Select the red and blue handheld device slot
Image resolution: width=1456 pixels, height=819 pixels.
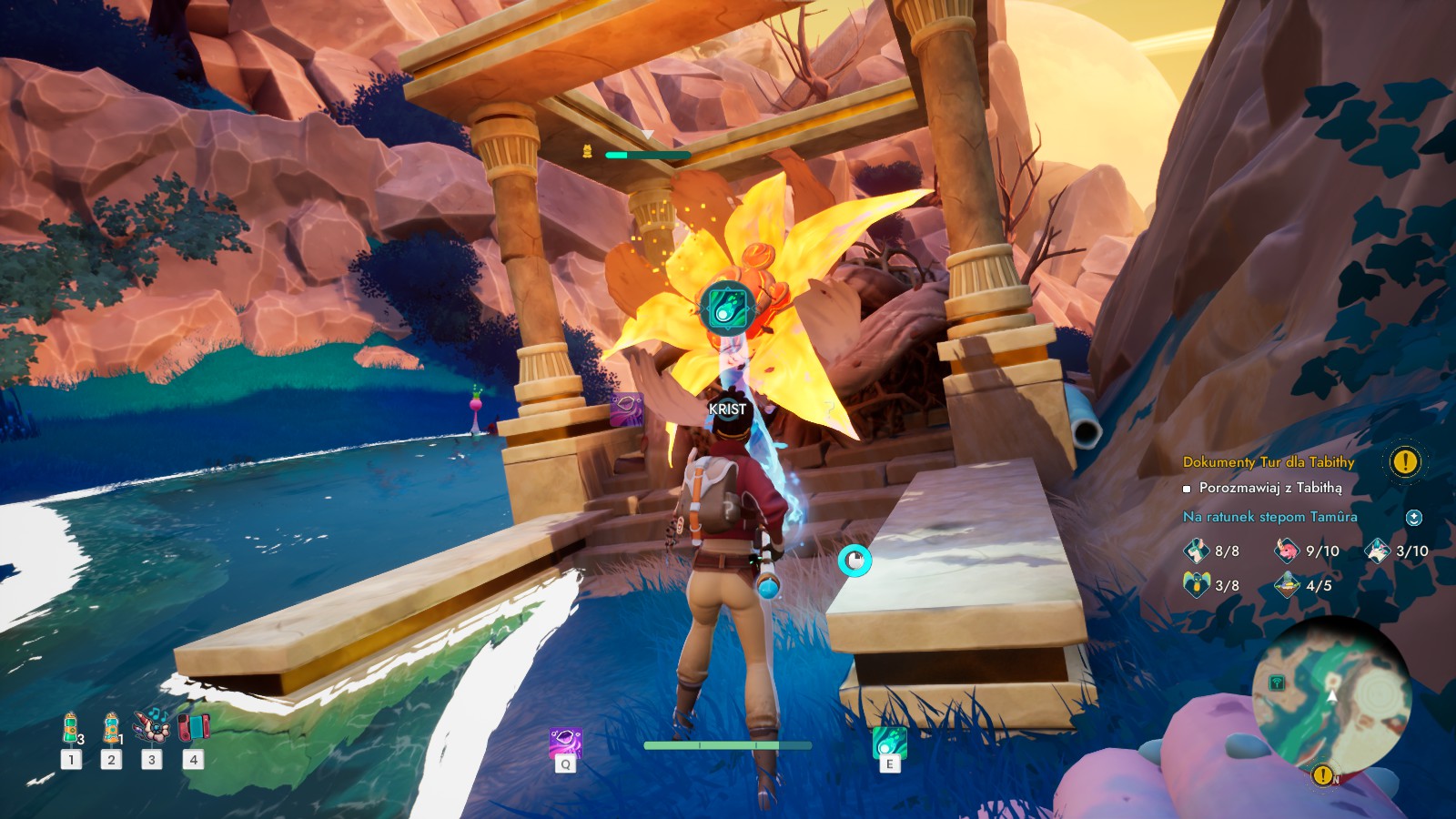click(193, 727)
